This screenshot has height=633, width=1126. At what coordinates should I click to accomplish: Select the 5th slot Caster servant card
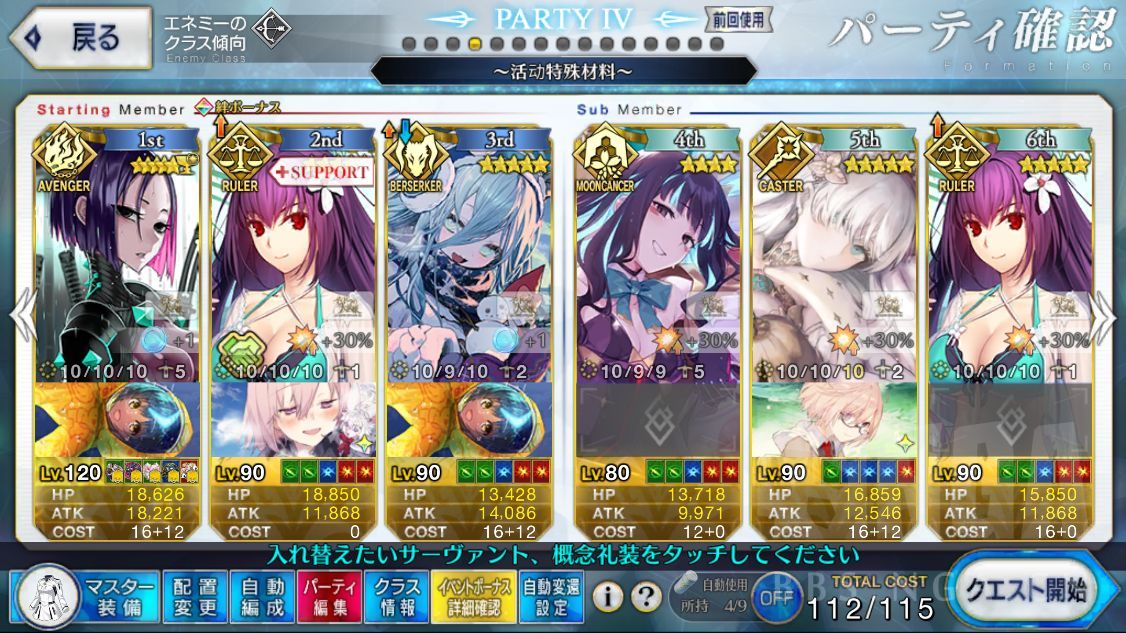point(834,260)
